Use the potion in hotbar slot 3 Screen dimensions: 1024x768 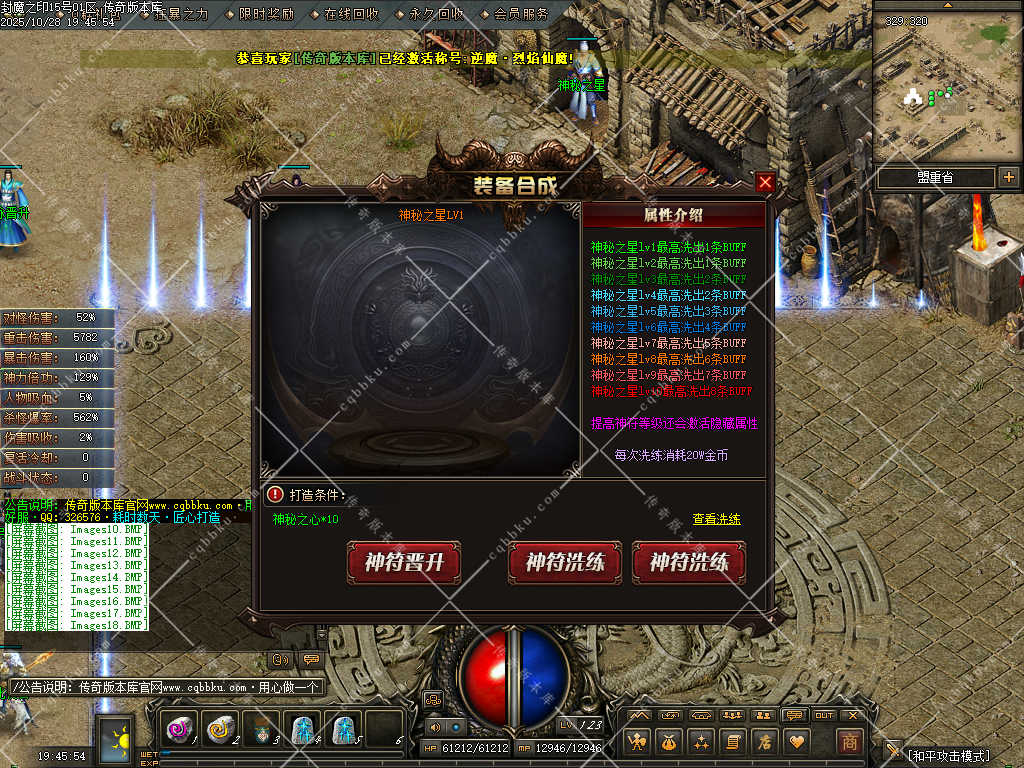(x=261, y=731)
